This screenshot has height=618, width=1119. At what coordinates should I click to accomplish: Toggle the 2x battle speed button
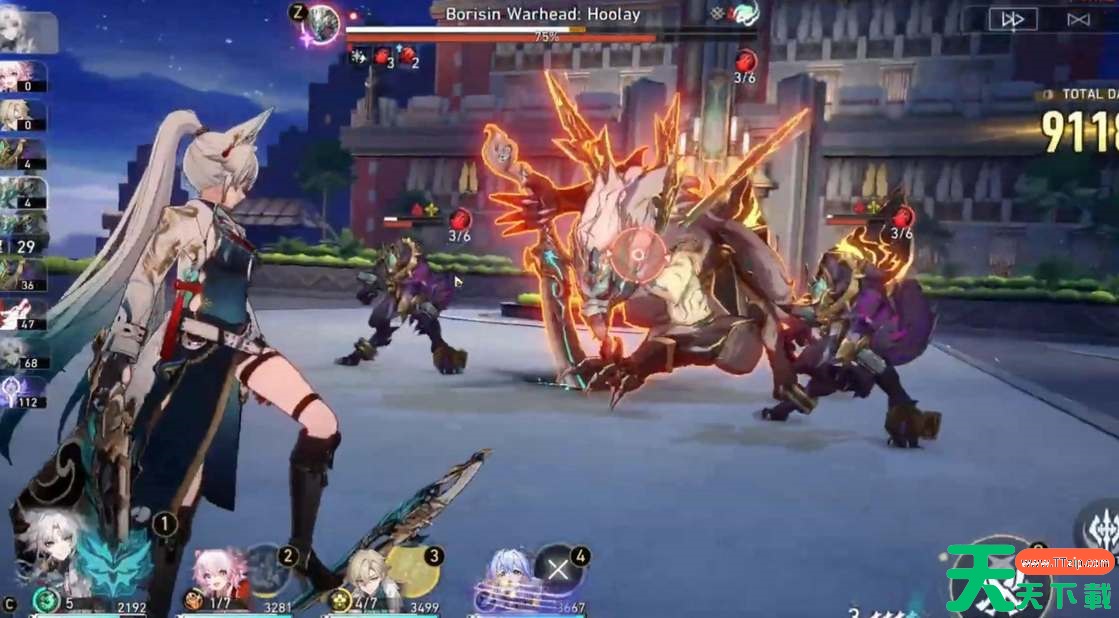point(1013,20)
